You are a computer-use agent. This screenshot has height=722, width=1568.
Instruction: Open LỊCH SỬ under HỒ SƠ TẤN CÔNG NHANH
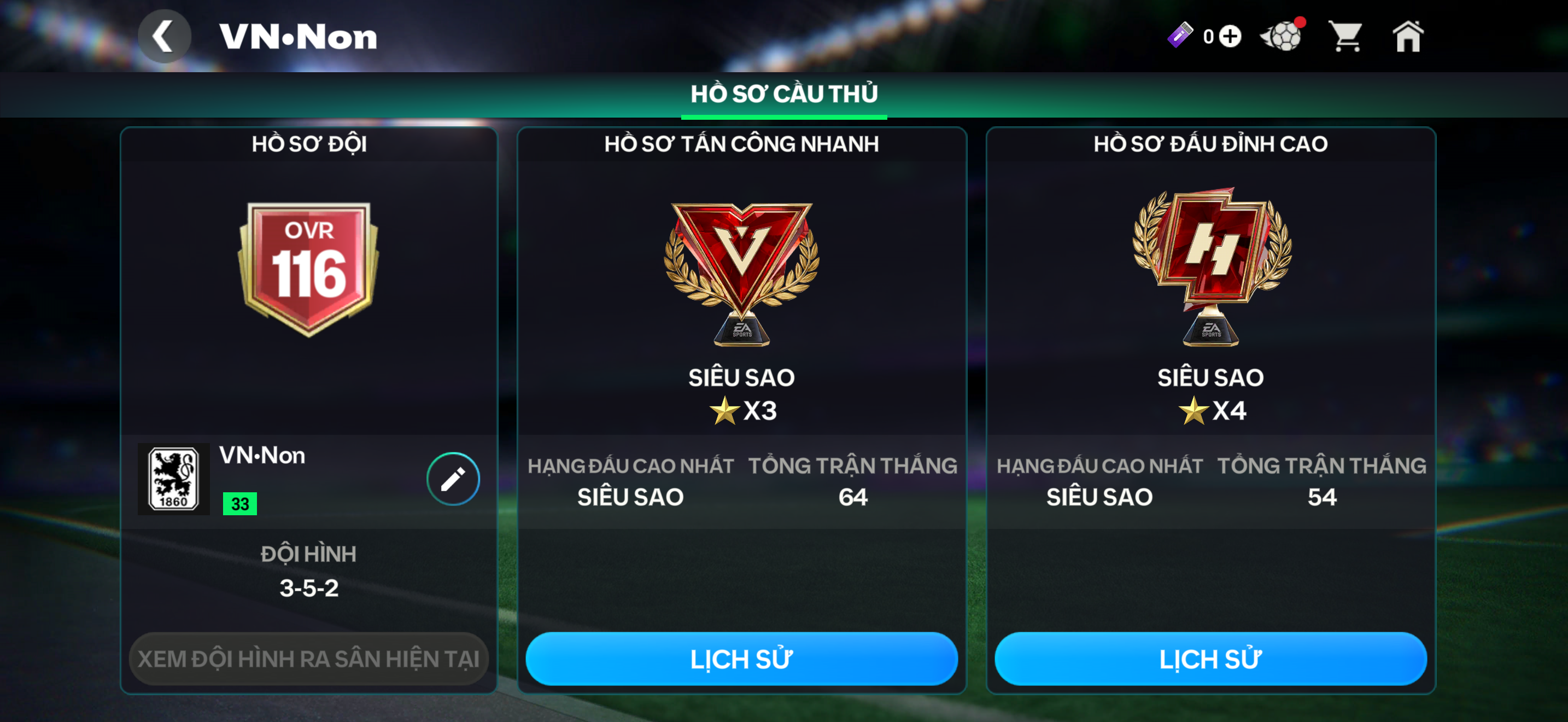(741, 658)
